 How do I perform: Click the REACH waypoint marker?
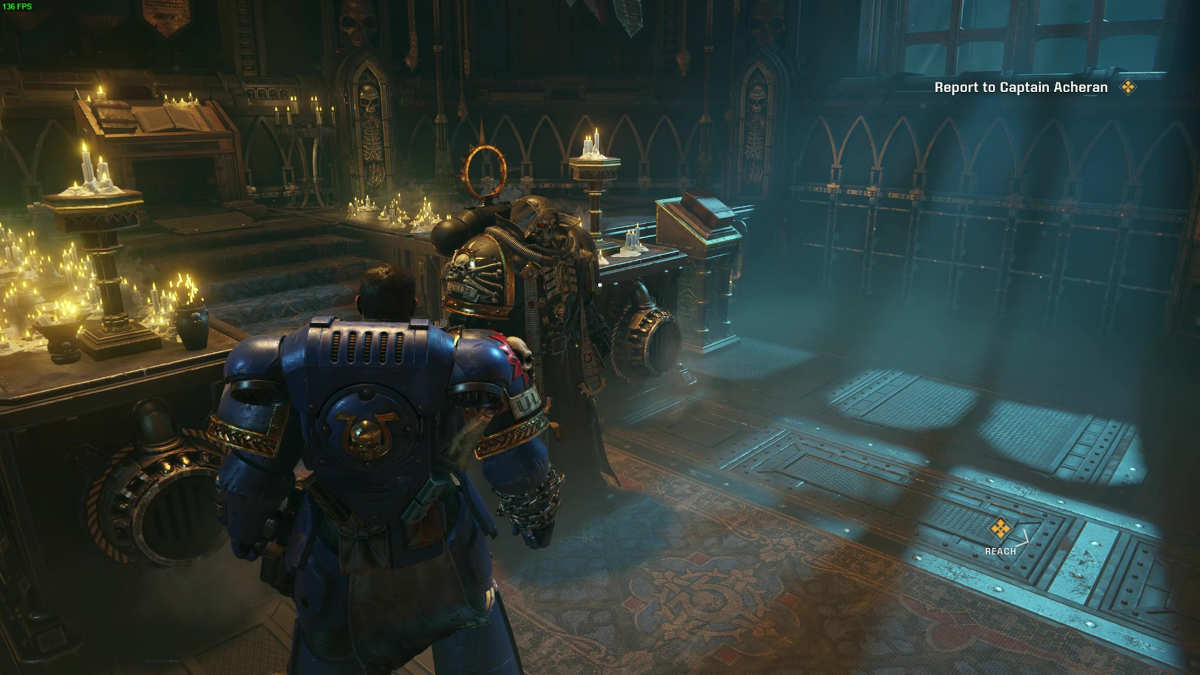(999, 529)
